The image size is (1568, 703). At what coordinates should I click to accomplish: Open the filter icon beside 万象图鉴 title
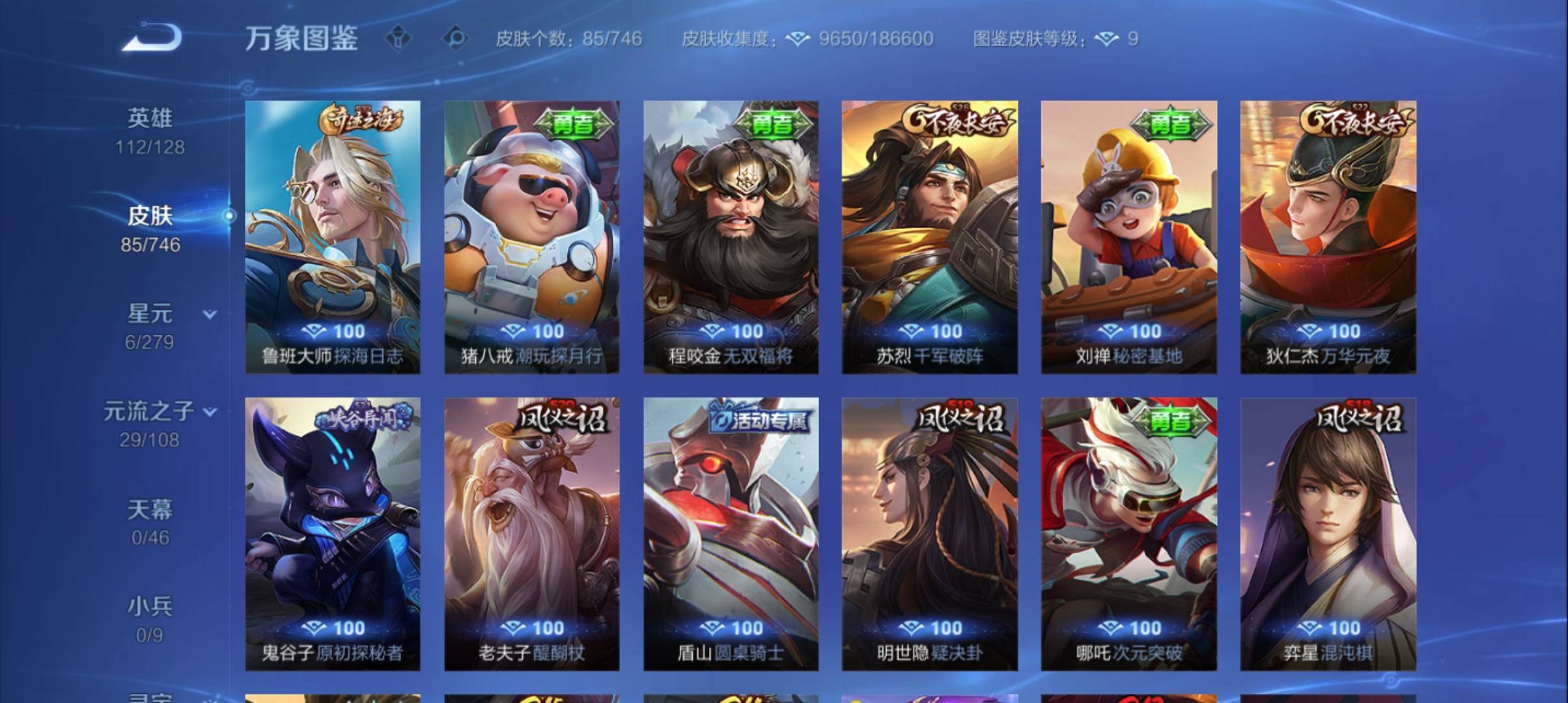(399, 39)
